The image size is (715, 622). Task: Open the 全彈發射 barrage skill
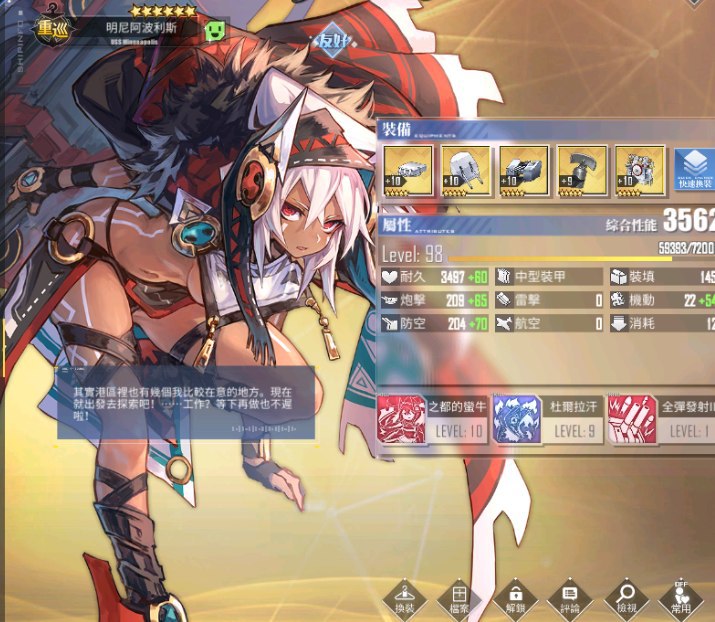[x=670, y=419]
